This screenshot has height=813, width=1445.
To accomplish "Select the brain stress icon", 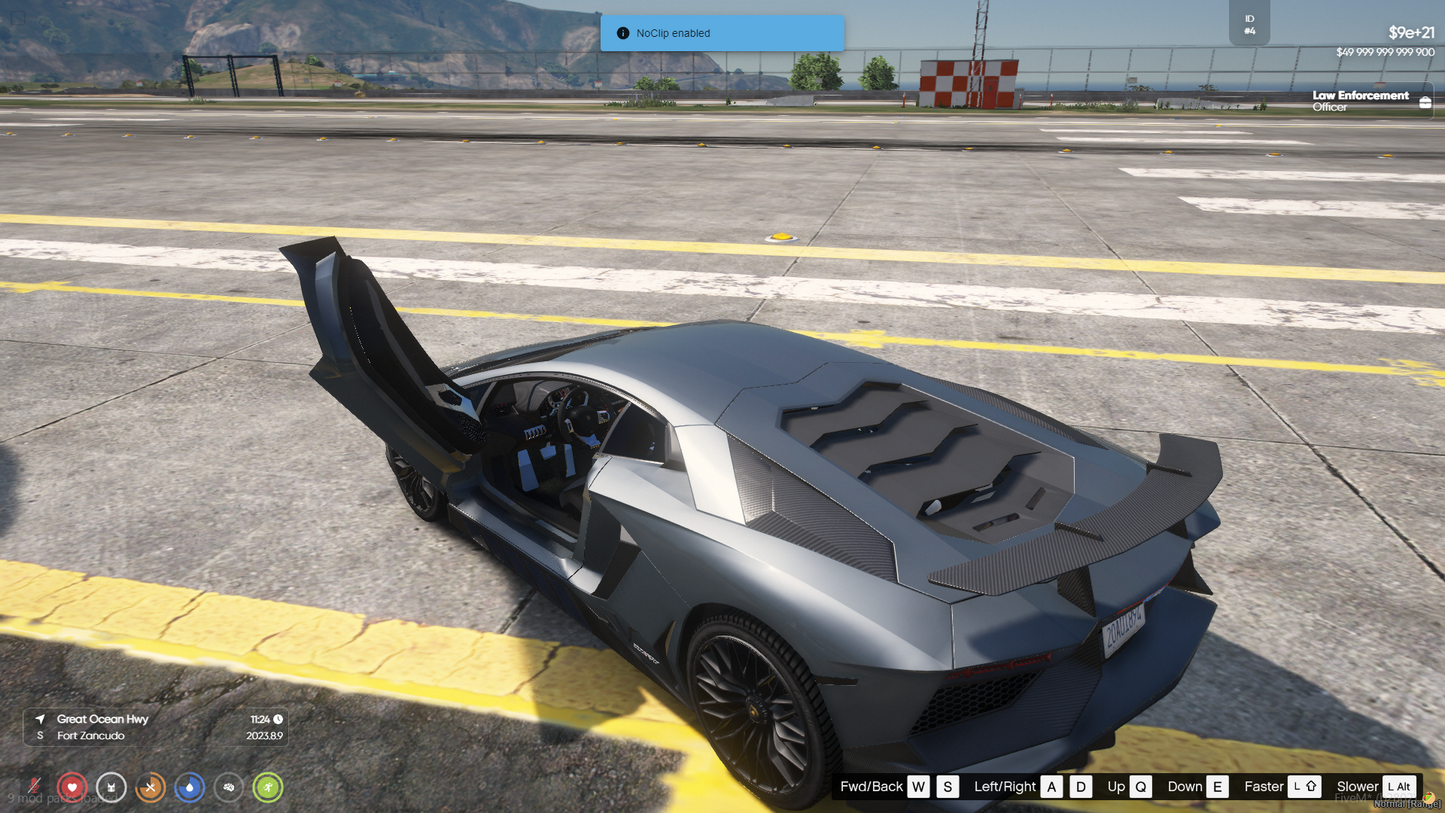I will tap(228, 788).
